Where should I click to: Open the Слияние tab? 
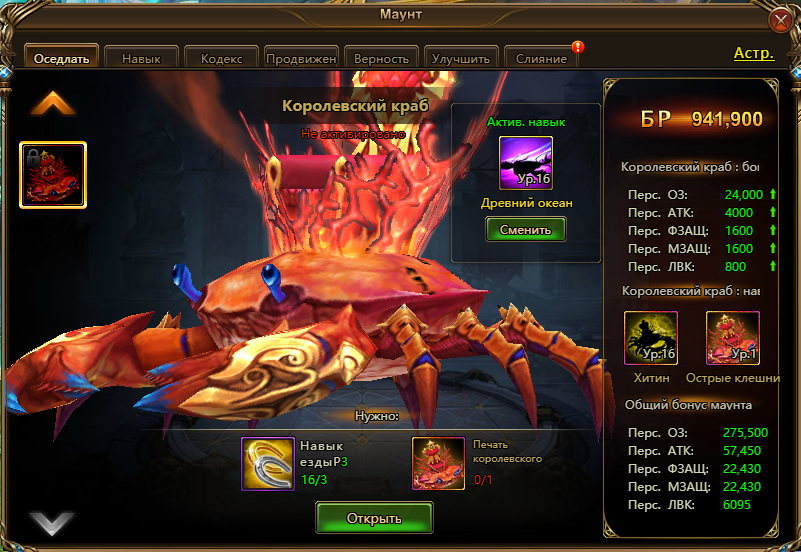(541, 58)
